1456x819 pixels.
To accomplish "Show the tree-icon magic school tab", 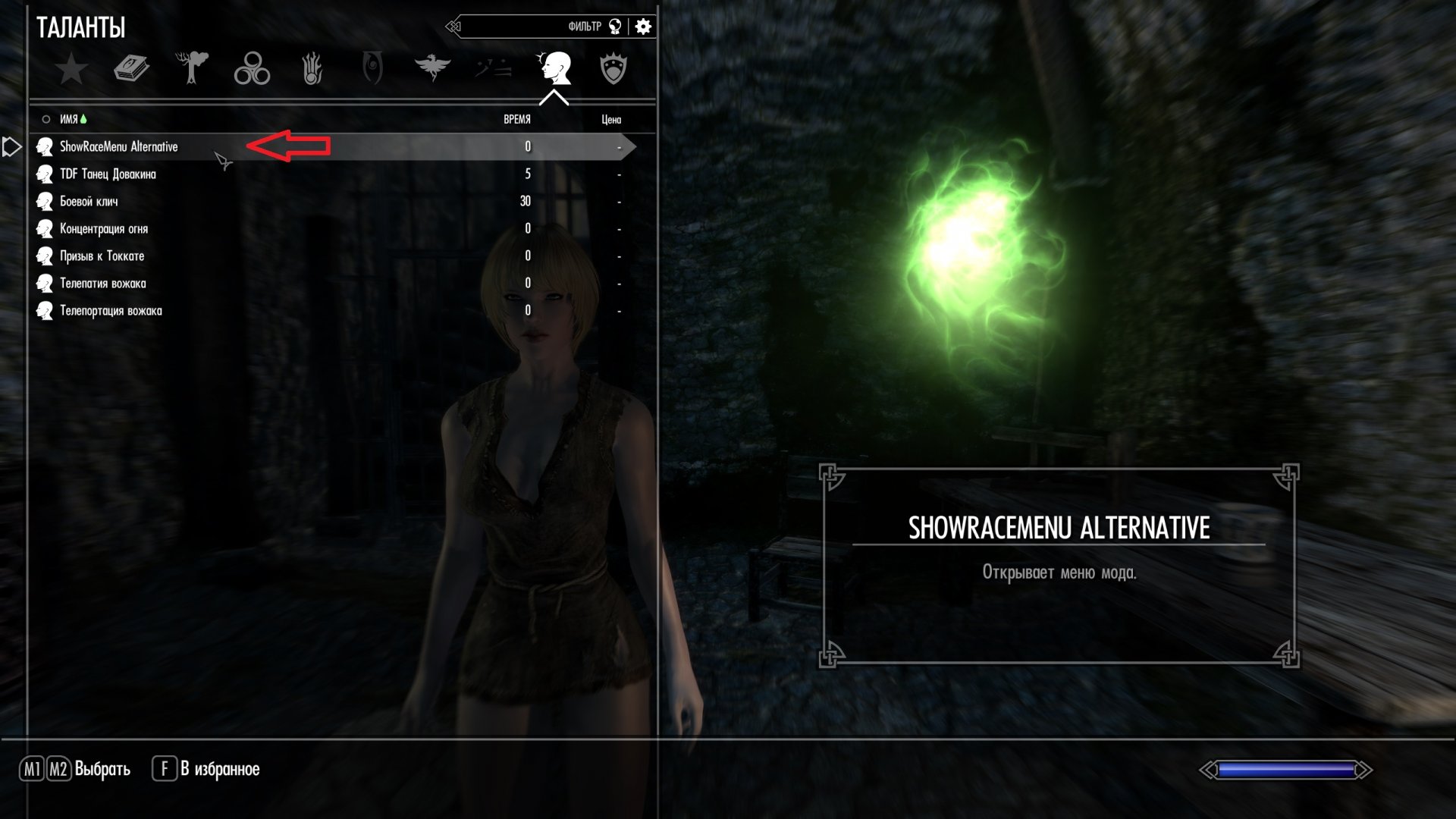I will click(x=191, y=68).
